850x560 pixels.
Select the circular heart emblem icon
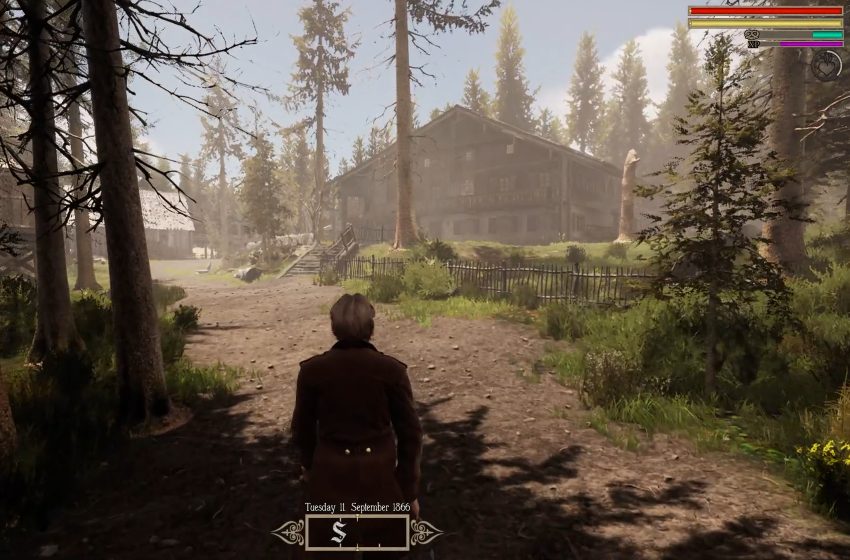(x=825, y=65)
